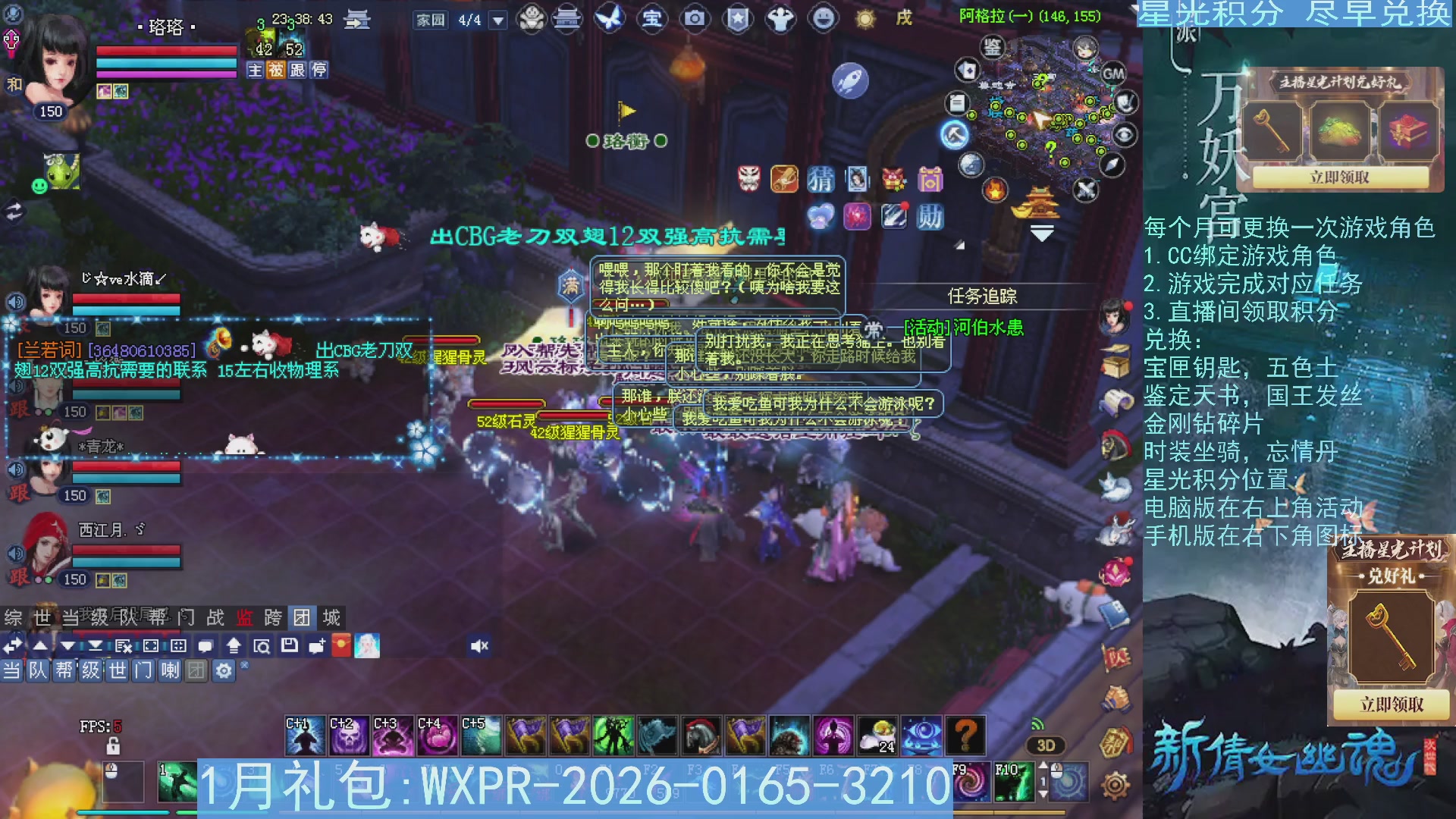Image resolution: width=1456 pixels, height=819 pixels.
Task: Click the 宝 treasure icon in top bar
Action: point(652,19)
